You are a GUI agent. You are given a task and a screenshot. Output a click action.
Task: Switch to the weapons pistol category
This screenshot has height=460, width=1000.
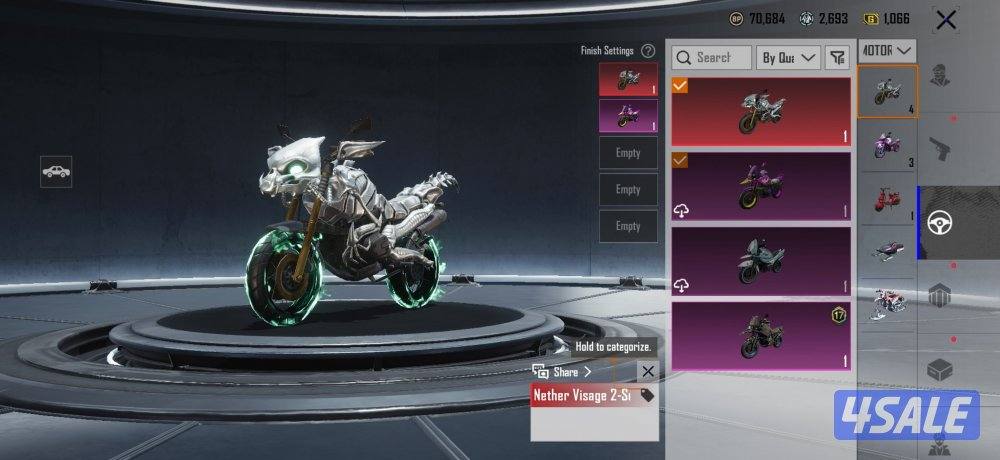(940, 149)
